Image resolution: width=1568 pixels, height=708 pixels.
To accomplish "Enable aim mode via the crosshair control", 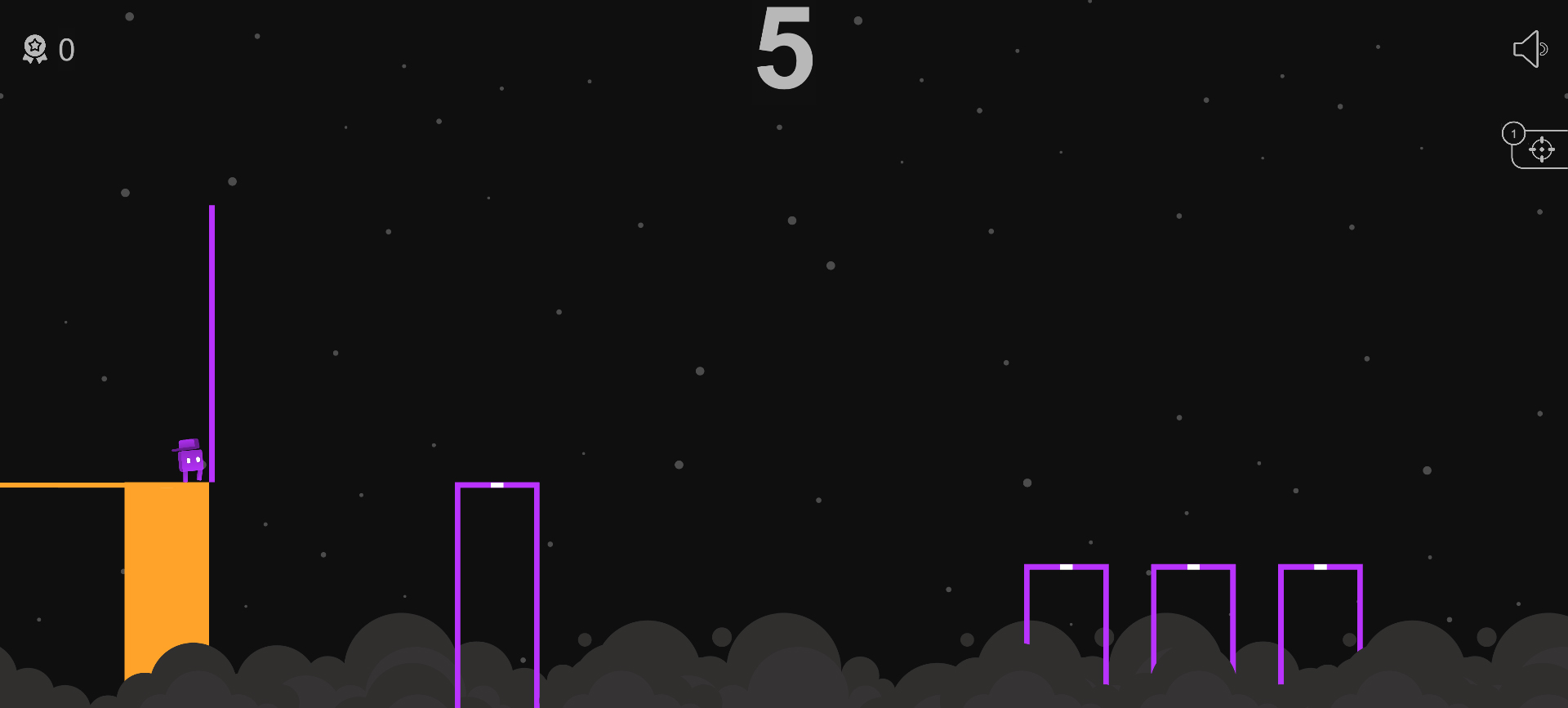I will click(x=1543, y=149).
